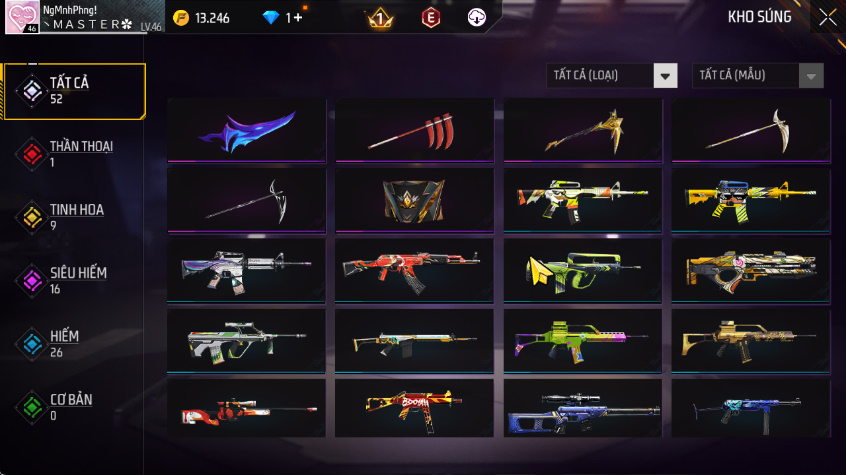
Task: Click the player avatar profile picture
Action: 22,17
